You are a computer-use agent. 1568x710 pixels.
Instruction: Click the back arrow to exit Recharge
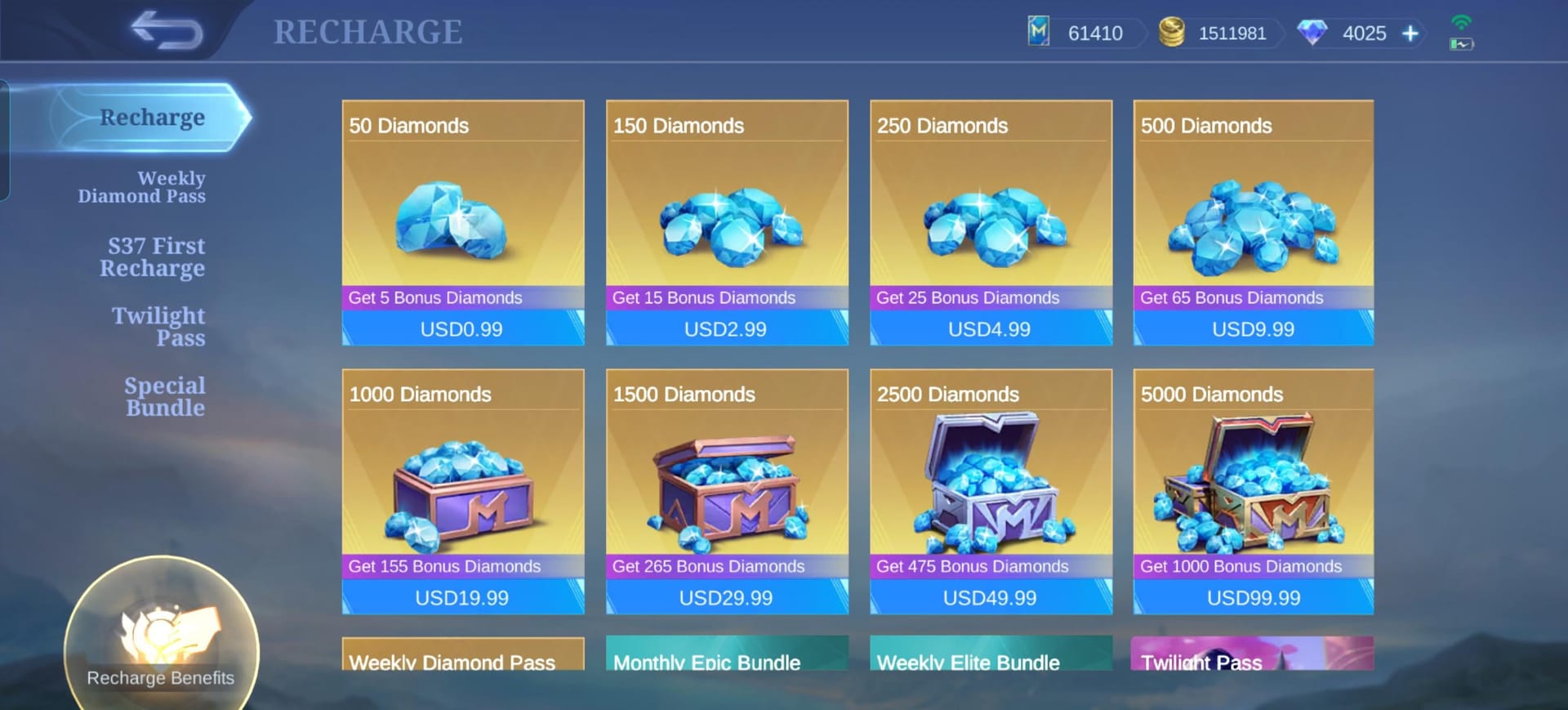168,29
